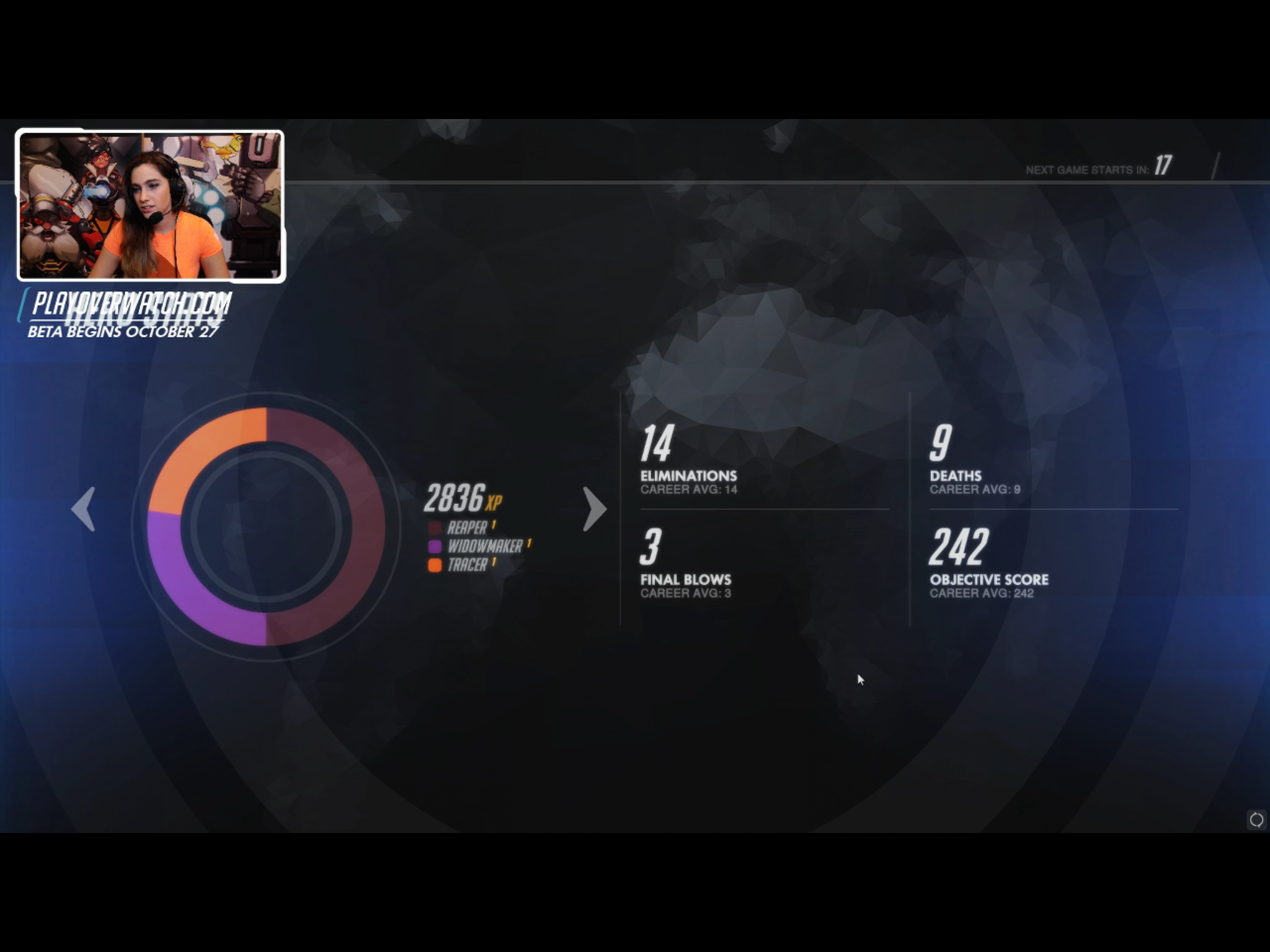Advance with the right arrow button
The image size is (1270, 952).
pos(594,509)
